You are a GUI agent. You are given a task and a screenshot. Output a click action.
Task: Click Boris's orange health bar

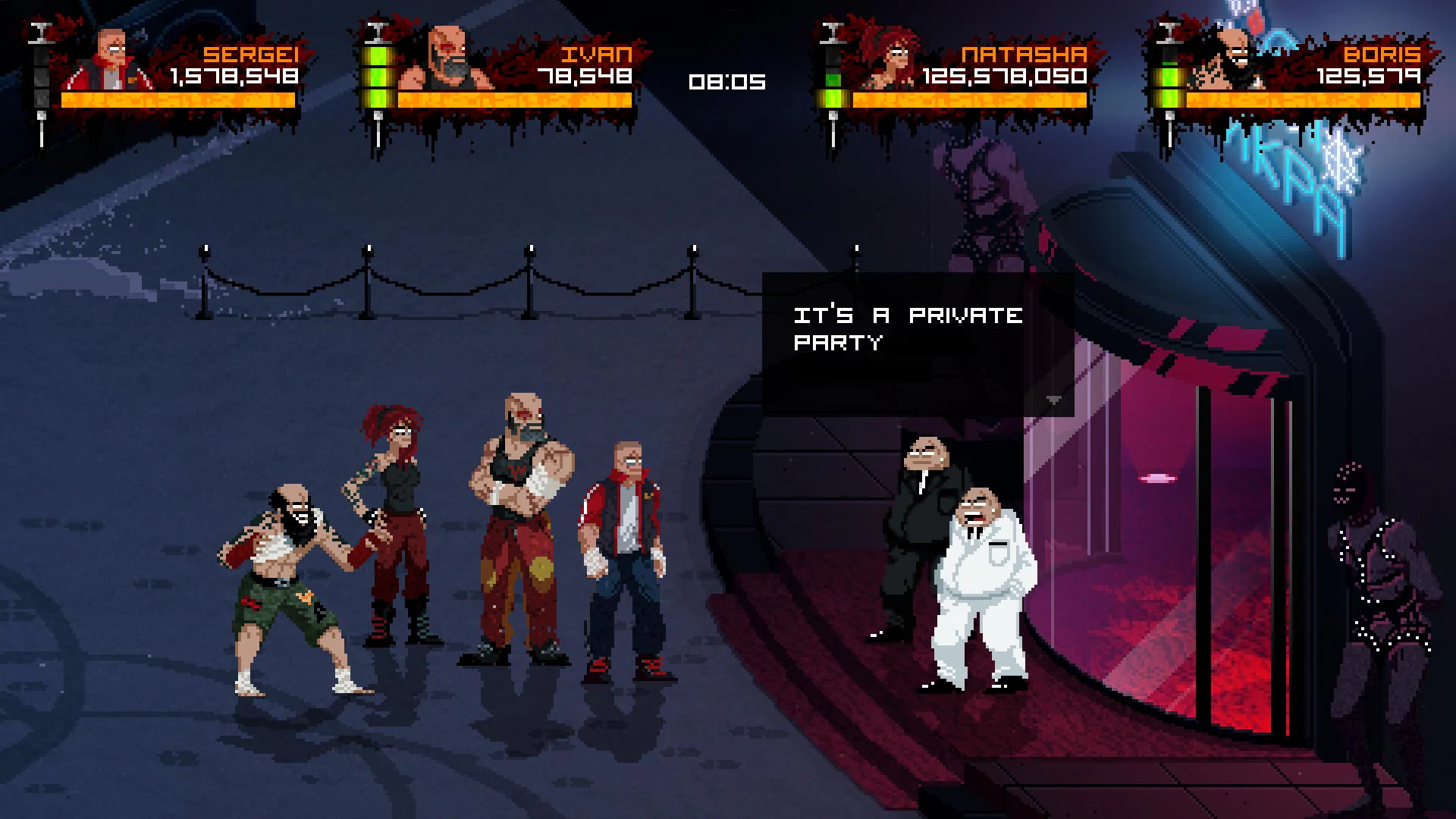(x=1304, y=99)
